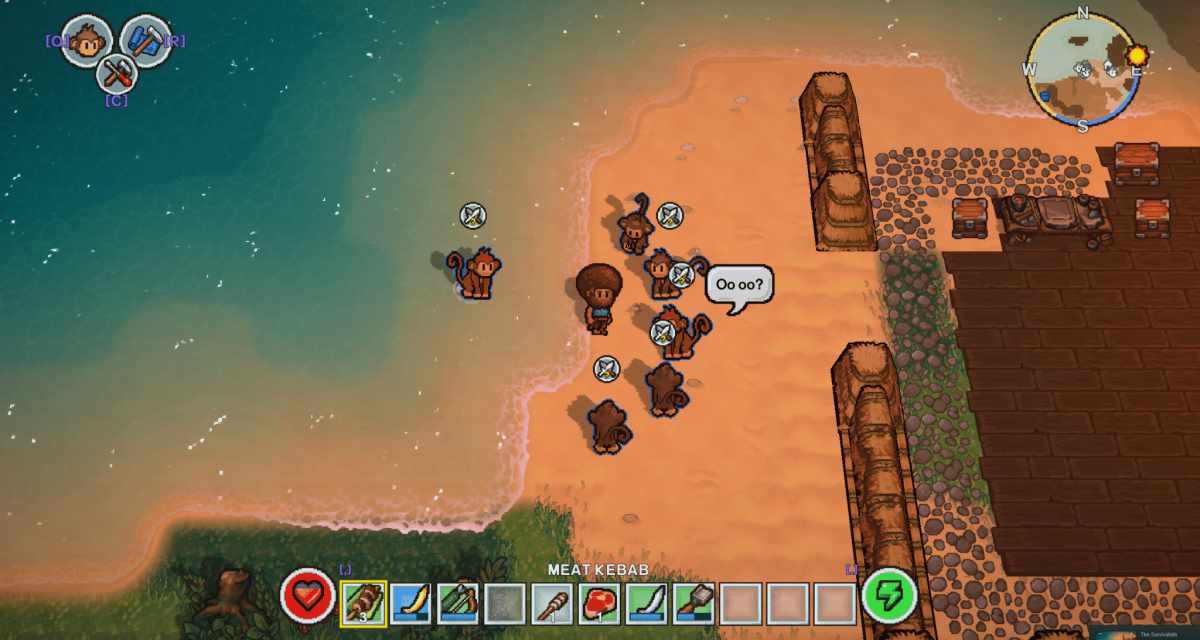Viewport: 1200px width, 640px height.
Task: Open the monkey management menu icon
Action: (x=86, y=42)
